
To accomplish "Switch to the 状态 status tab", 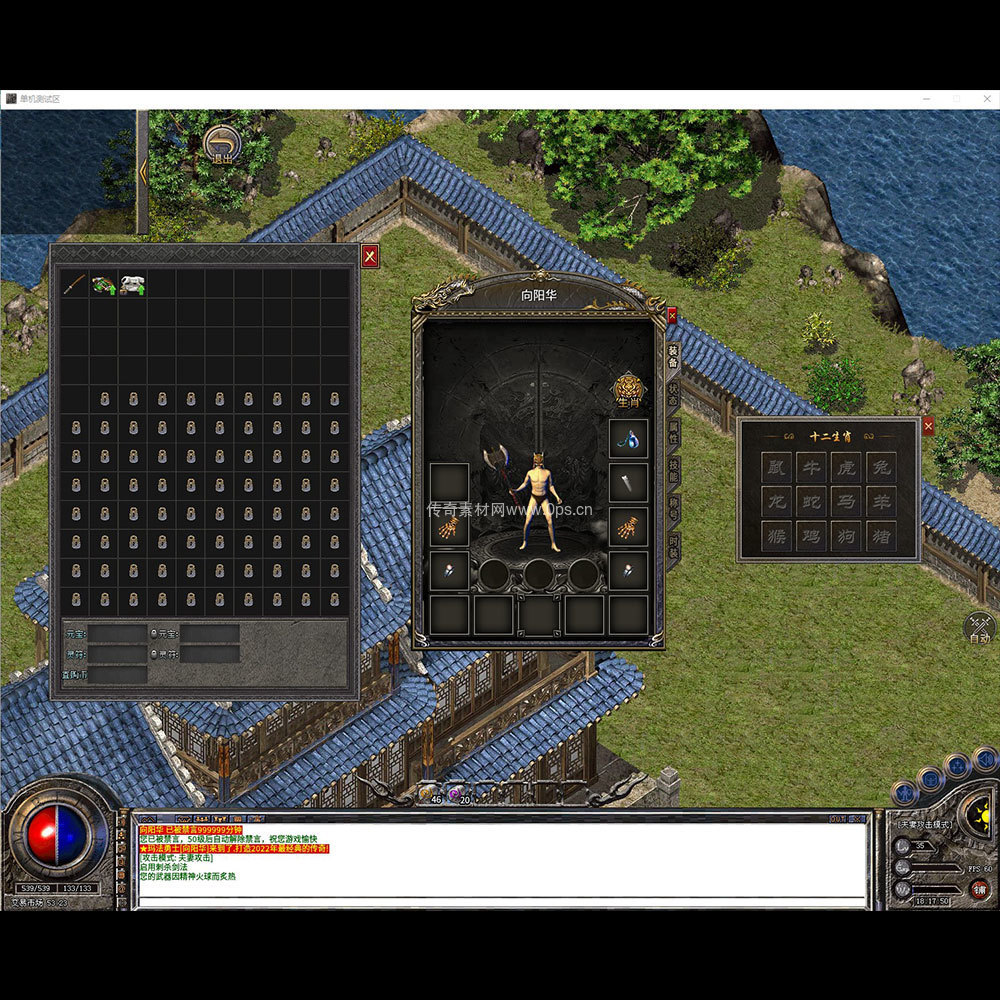I will [x=674, y=392].
